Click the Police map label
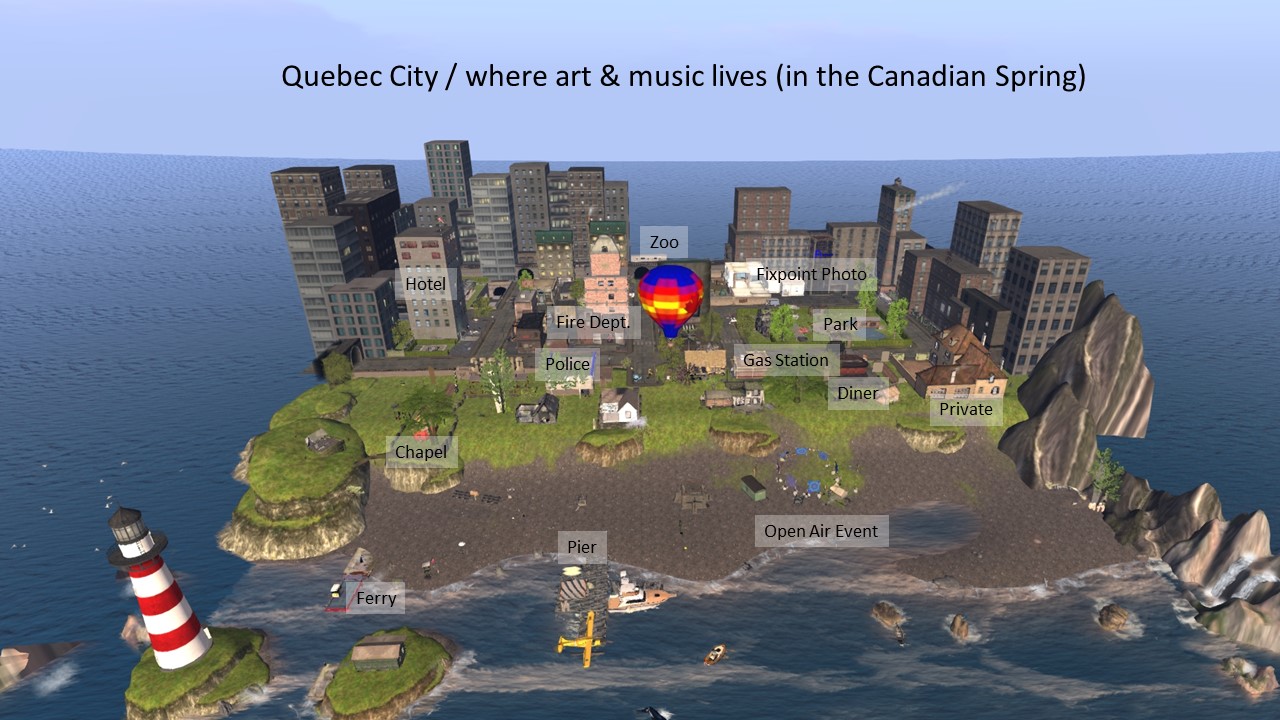1280x720 pixels. click(x=567, y=364)
